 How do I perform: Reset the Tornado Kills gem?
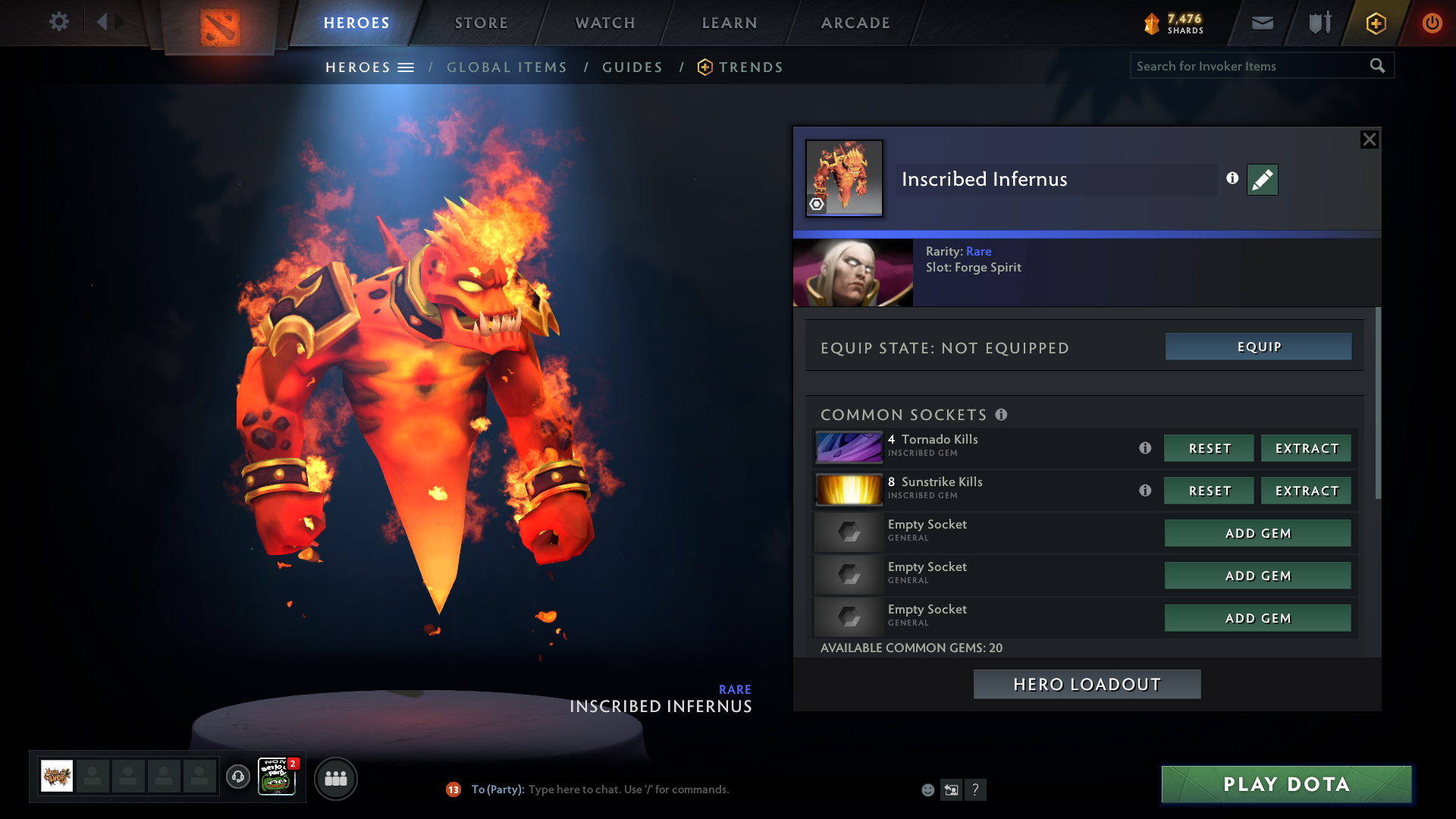coord(1209,448)
